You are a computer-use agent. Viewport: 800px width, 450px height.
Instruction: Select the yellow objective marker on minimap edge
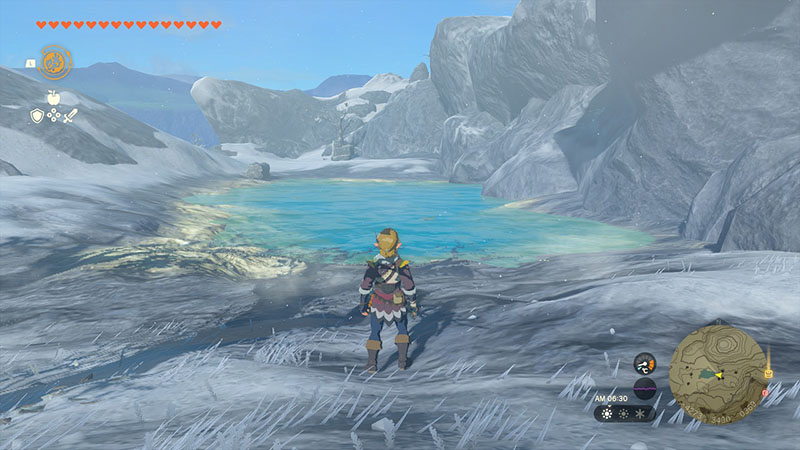[x=768, y=372]
